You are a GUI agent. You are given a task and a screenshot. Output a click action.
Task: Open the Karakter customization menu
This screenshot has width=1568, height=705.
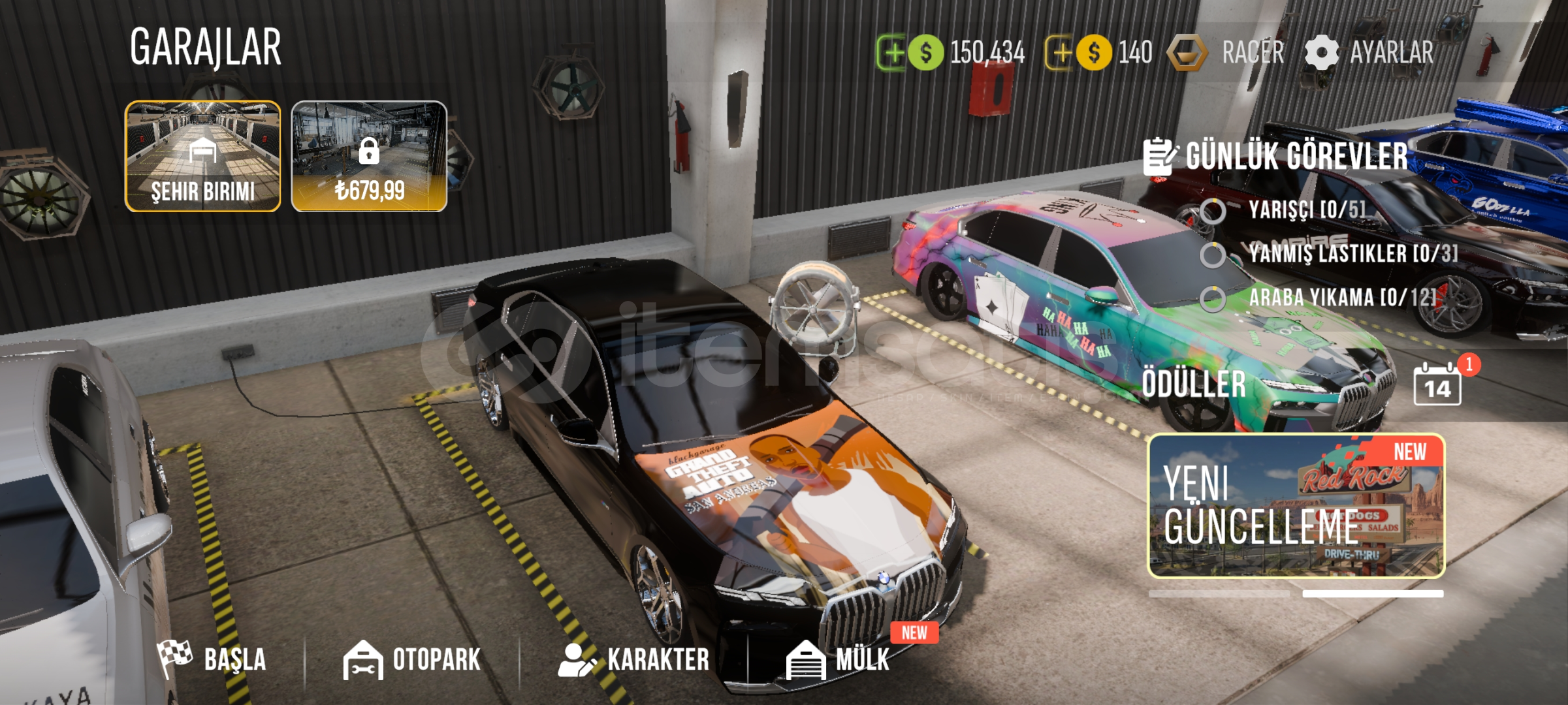point(634,659)
